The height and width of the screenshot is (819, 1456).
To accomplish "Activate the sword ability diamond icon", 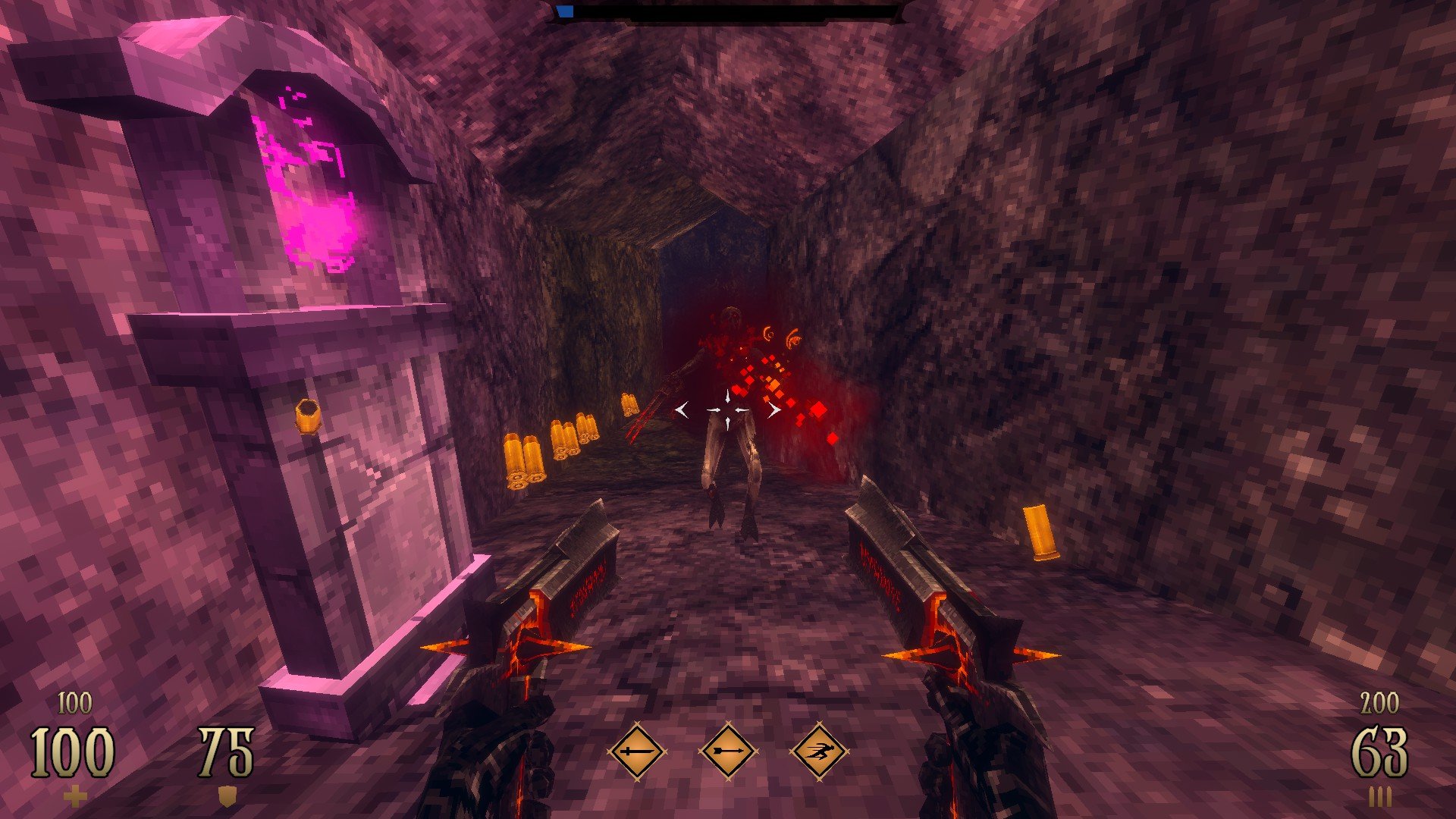I will [637, 752].
